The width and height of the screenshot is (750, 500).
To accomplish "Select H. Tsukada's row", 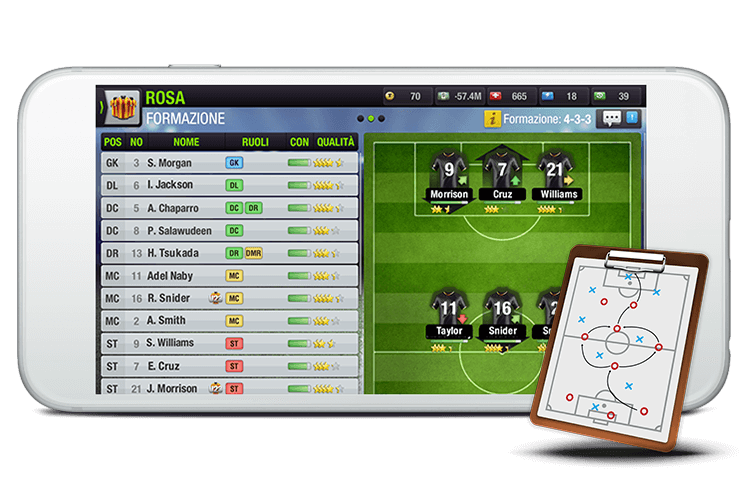I will click(230, 253).
